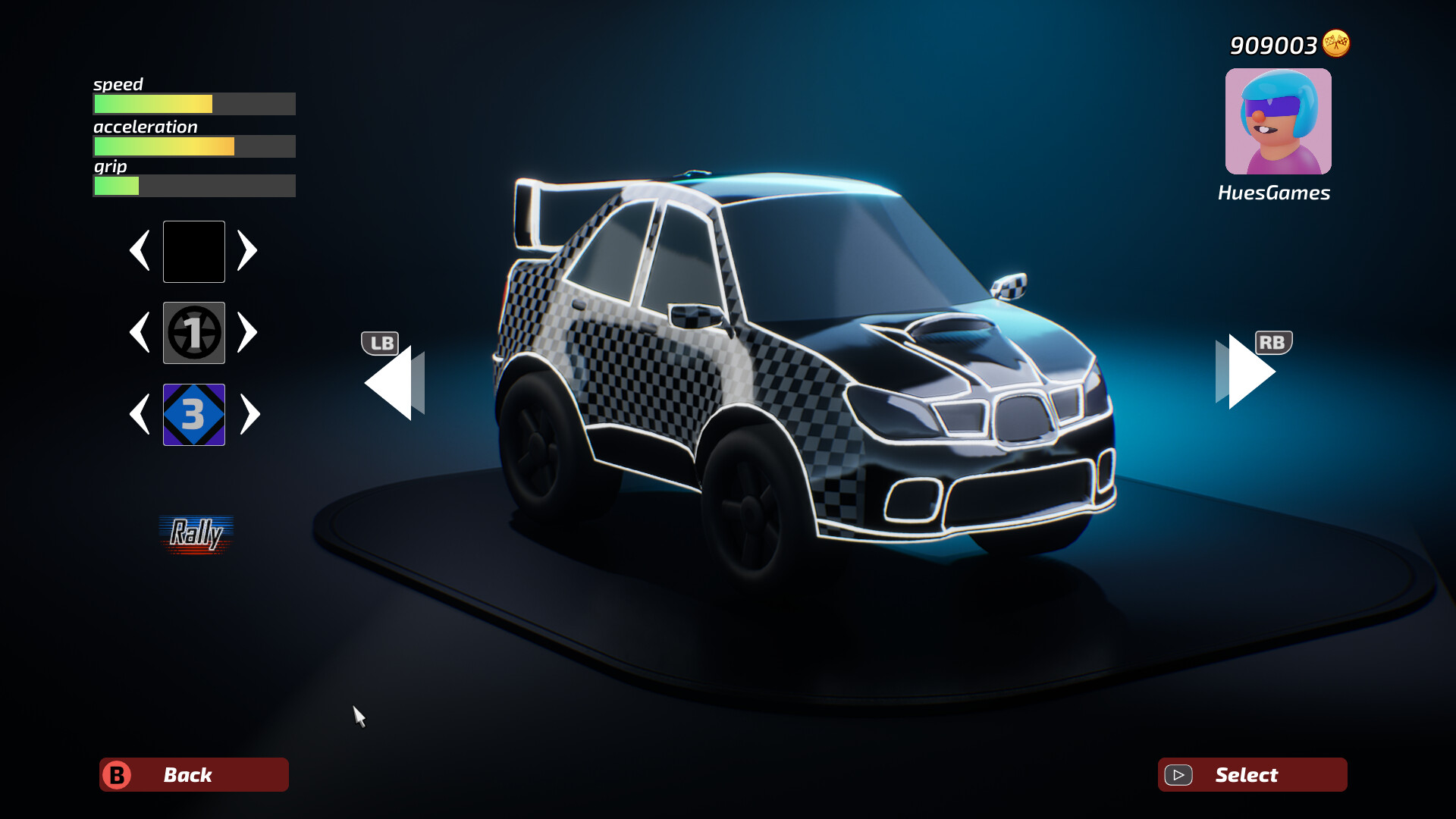
Task: Select the previous car using the LB arrow
Action: pyautogui.click(x=391, y=383)
